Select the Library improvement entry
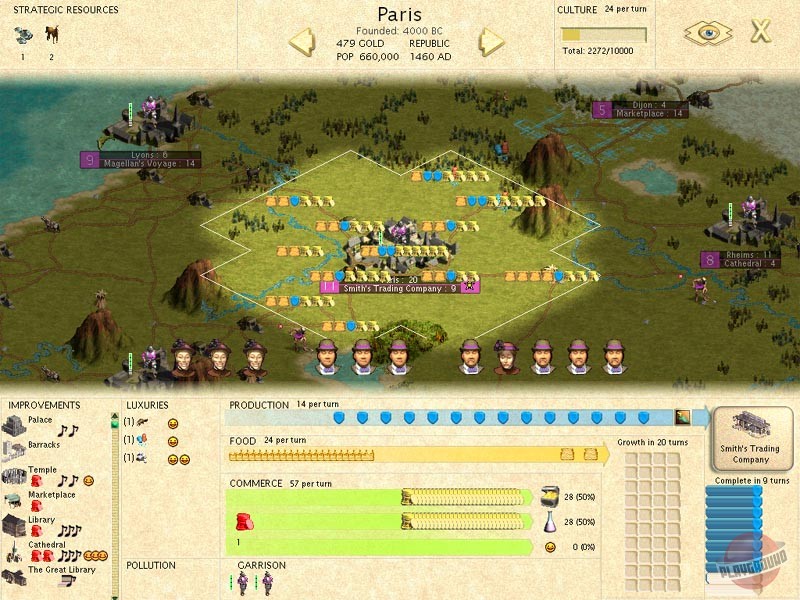 point(41,520)
